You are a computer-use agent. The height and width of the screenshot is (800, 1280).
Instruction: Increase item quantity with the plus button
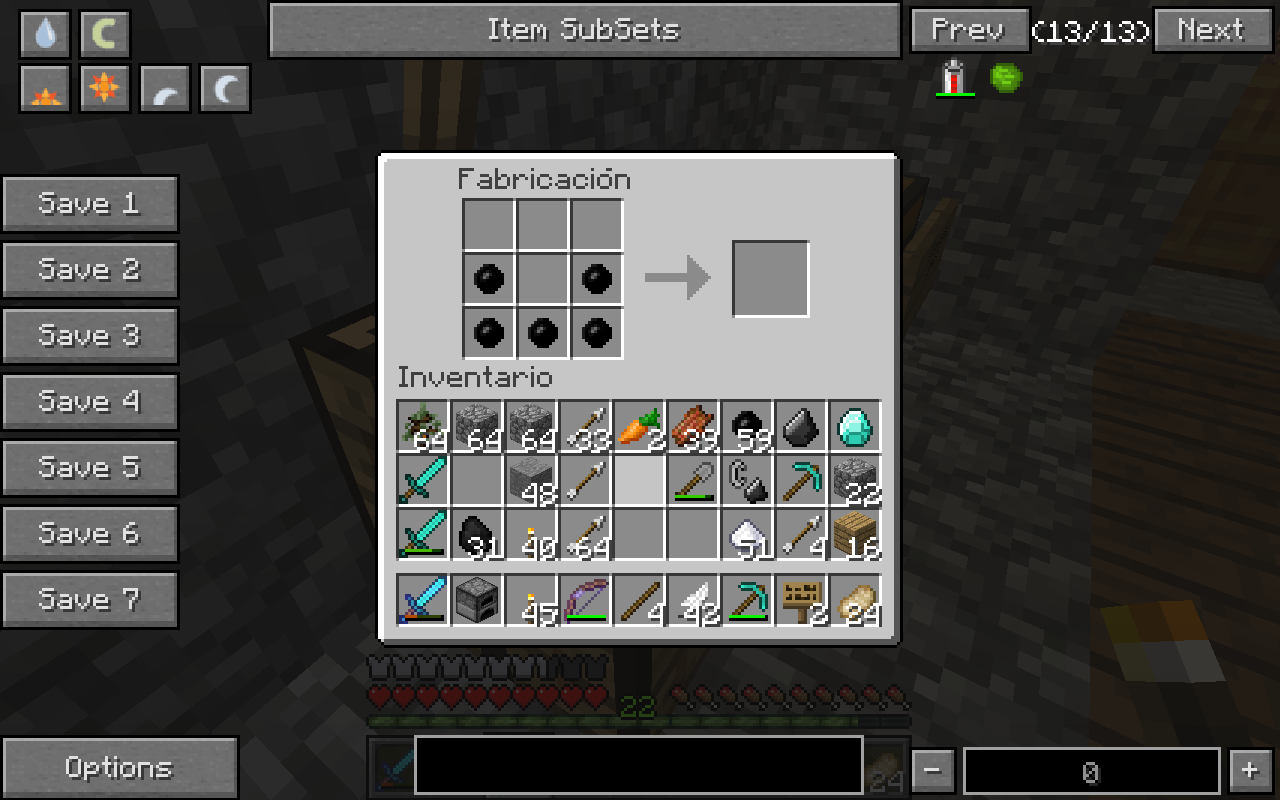[1249, 771]
